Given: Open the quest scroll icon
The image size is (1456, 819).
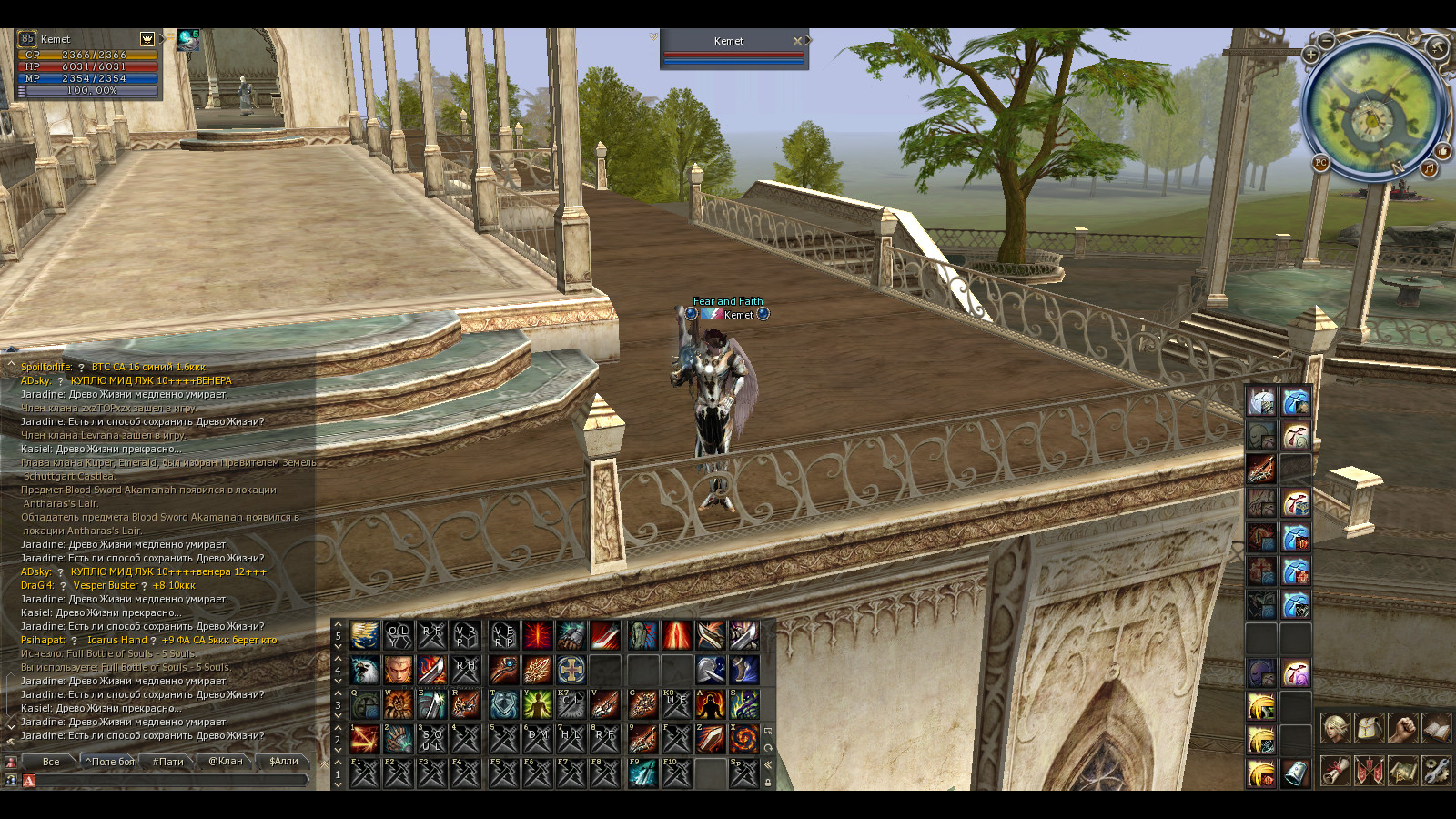Looking at the screenshot, I should (1335, 771).
